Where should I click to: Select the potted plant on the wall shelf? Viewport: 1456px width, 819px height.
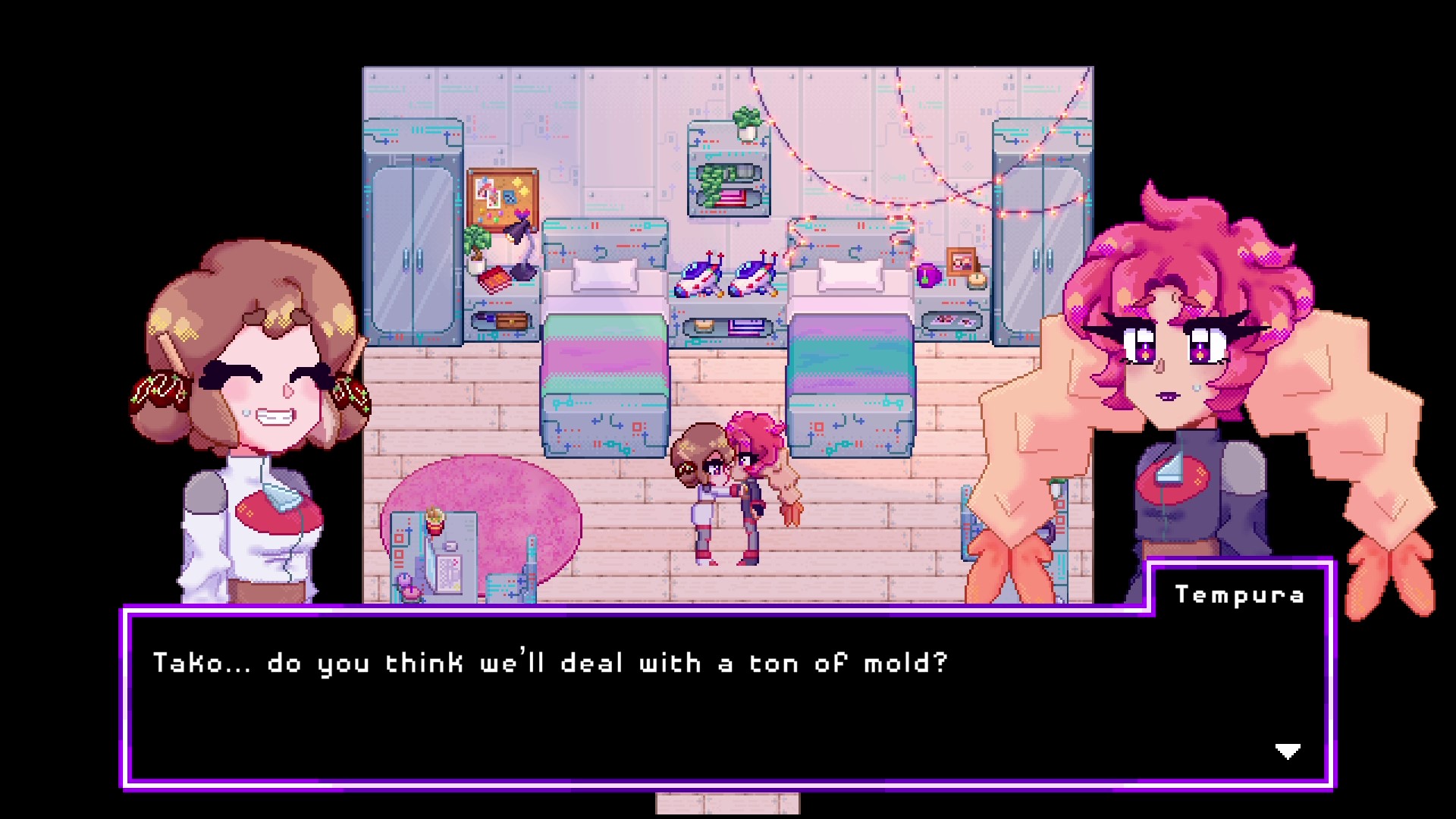pos(746,118)
